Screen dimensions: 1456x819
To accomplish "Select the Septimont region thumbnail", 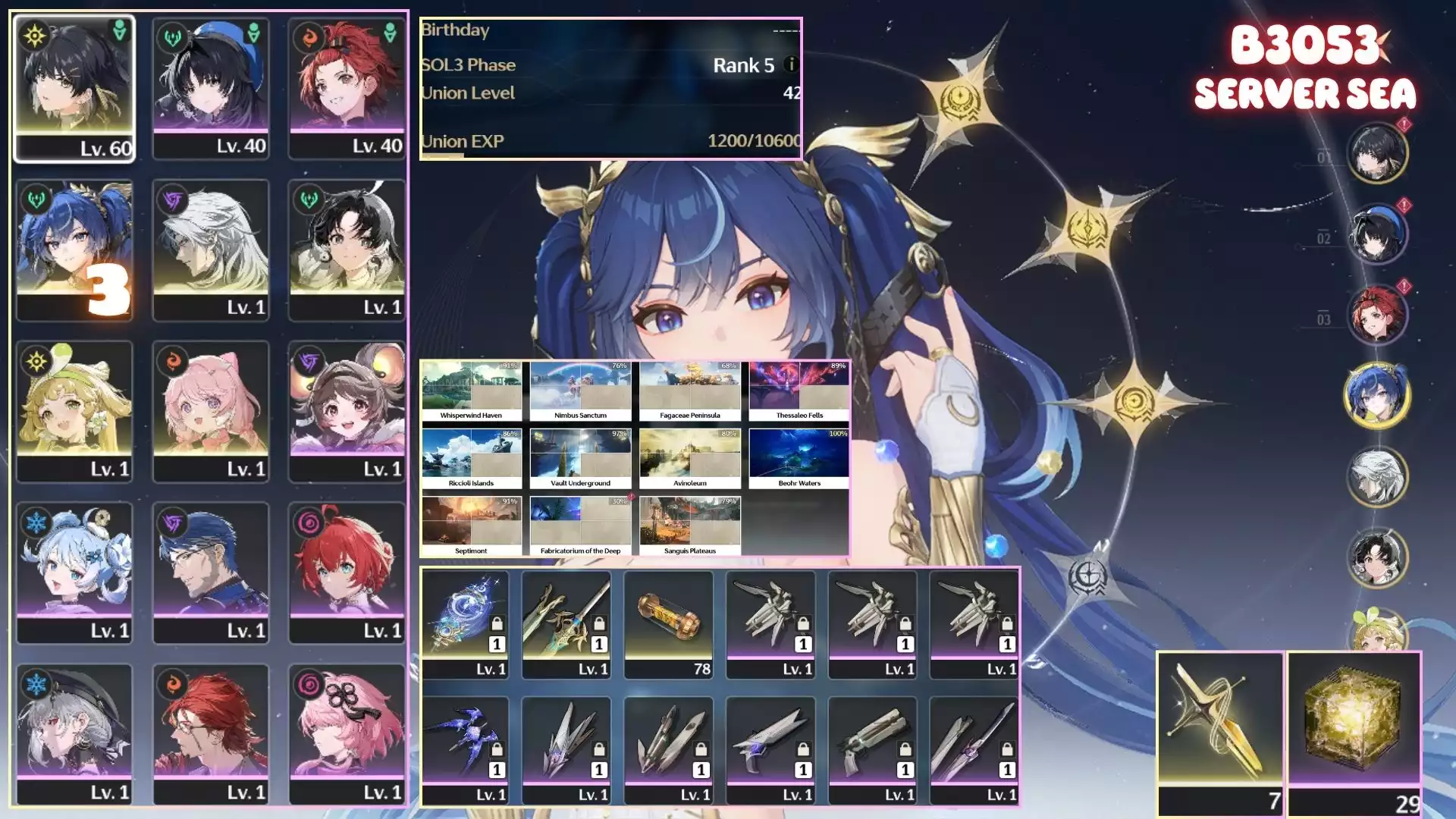I will 471,526.
